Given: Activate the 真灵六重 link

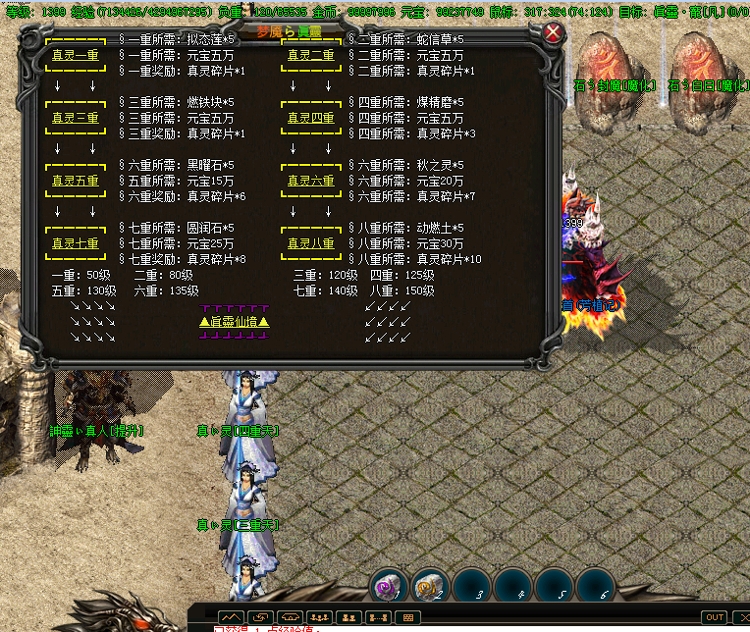Looking at the screenshot, I should [311, 181].
